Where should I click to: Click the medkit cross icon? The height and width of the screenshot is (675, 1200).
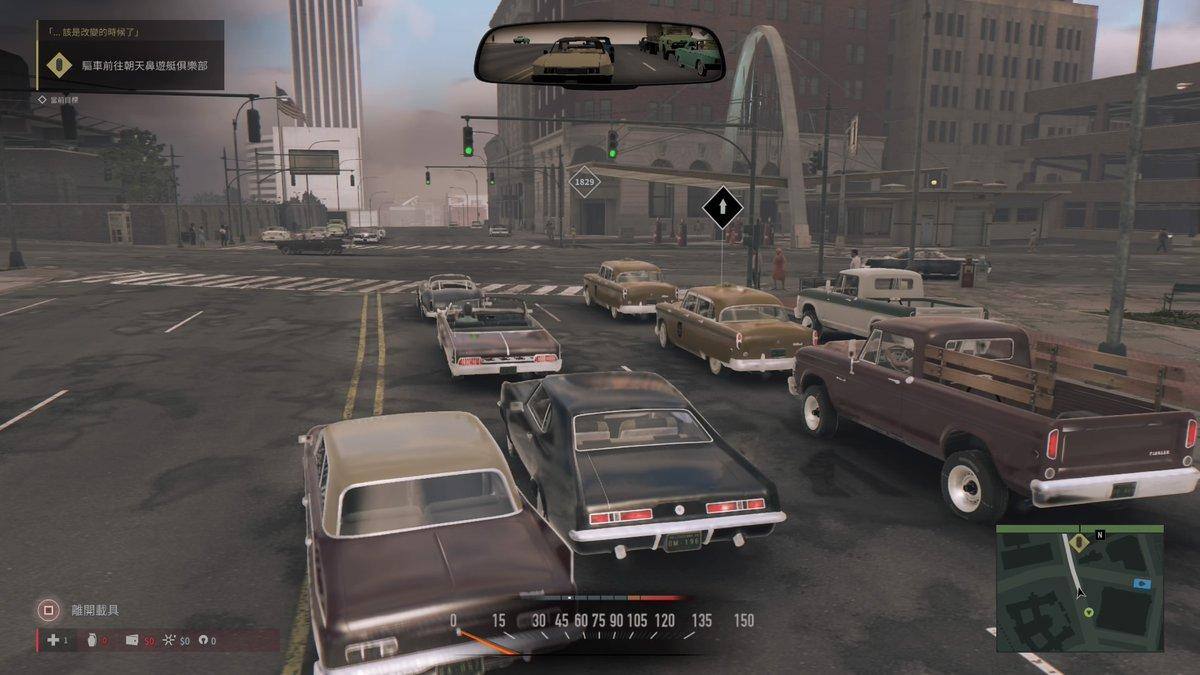tap(52, 640)
